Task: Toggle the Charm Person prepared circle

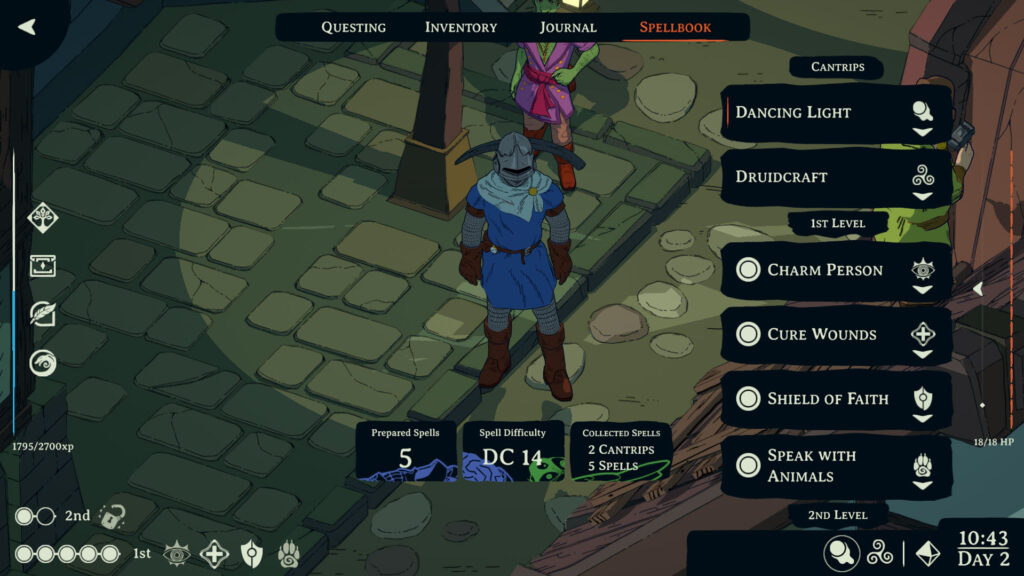Action: [748, 270]
